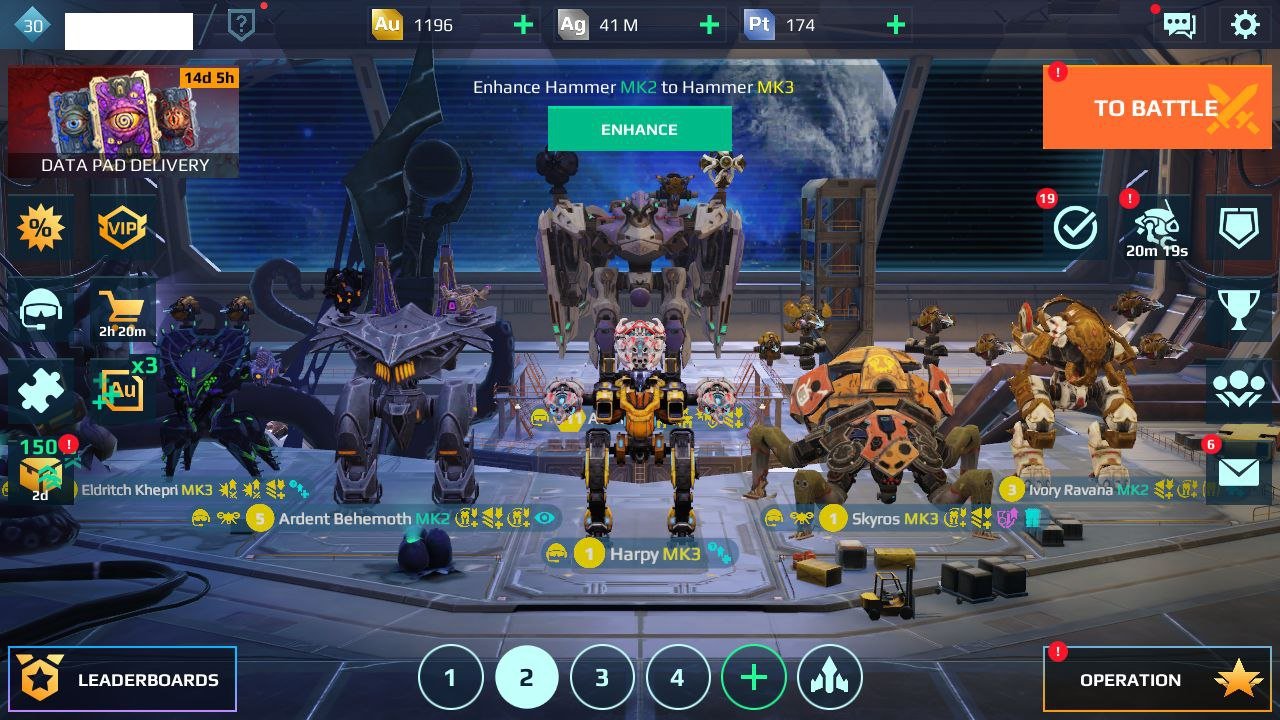The image size is (1280, 720).
Task: Switch to hangar 1
Action: (x=450, y=678)
